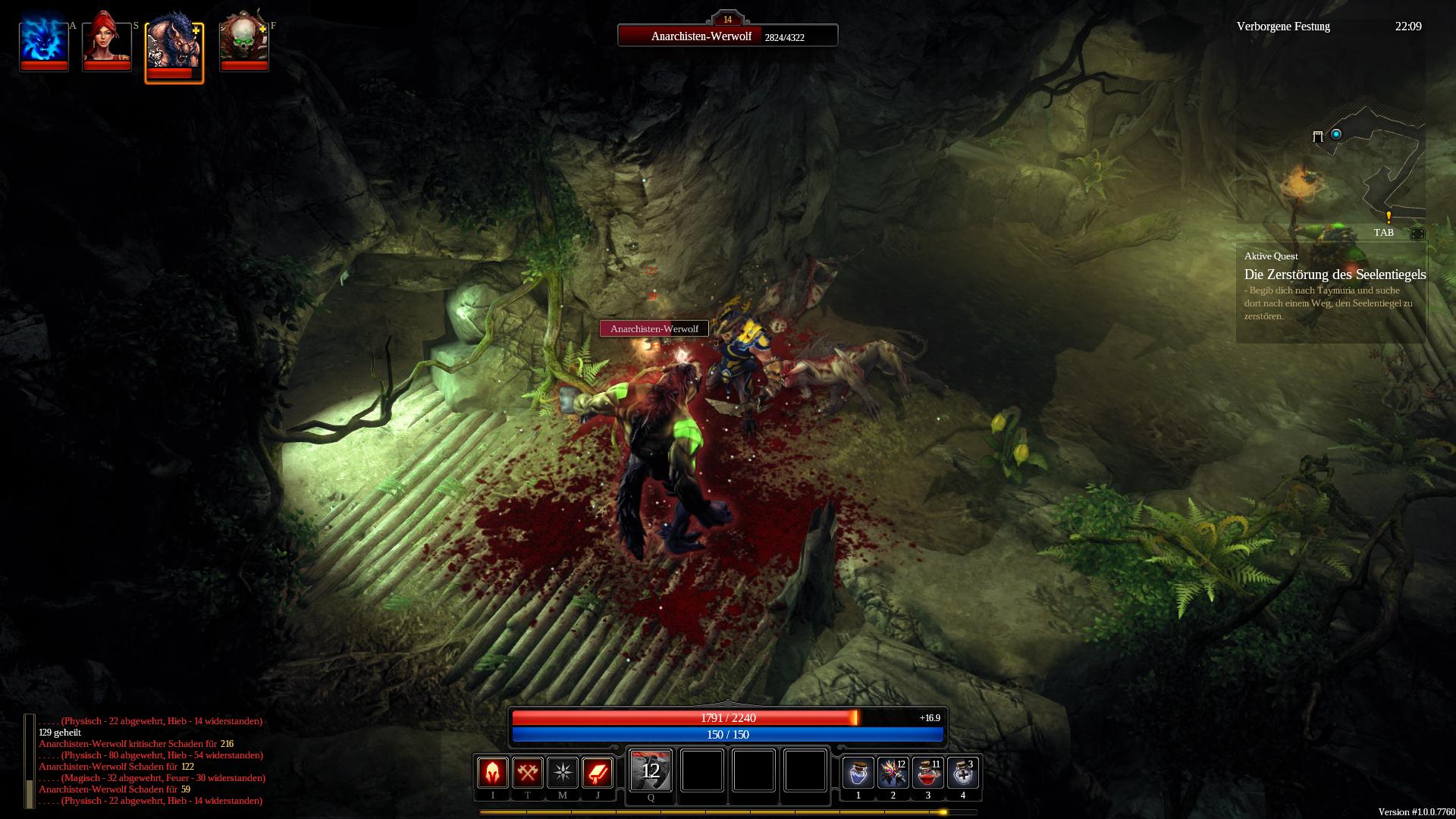This screenshot has width=1456, height=819.
Task: Select the blue flame spirit portrait
Action: (44, 41)
